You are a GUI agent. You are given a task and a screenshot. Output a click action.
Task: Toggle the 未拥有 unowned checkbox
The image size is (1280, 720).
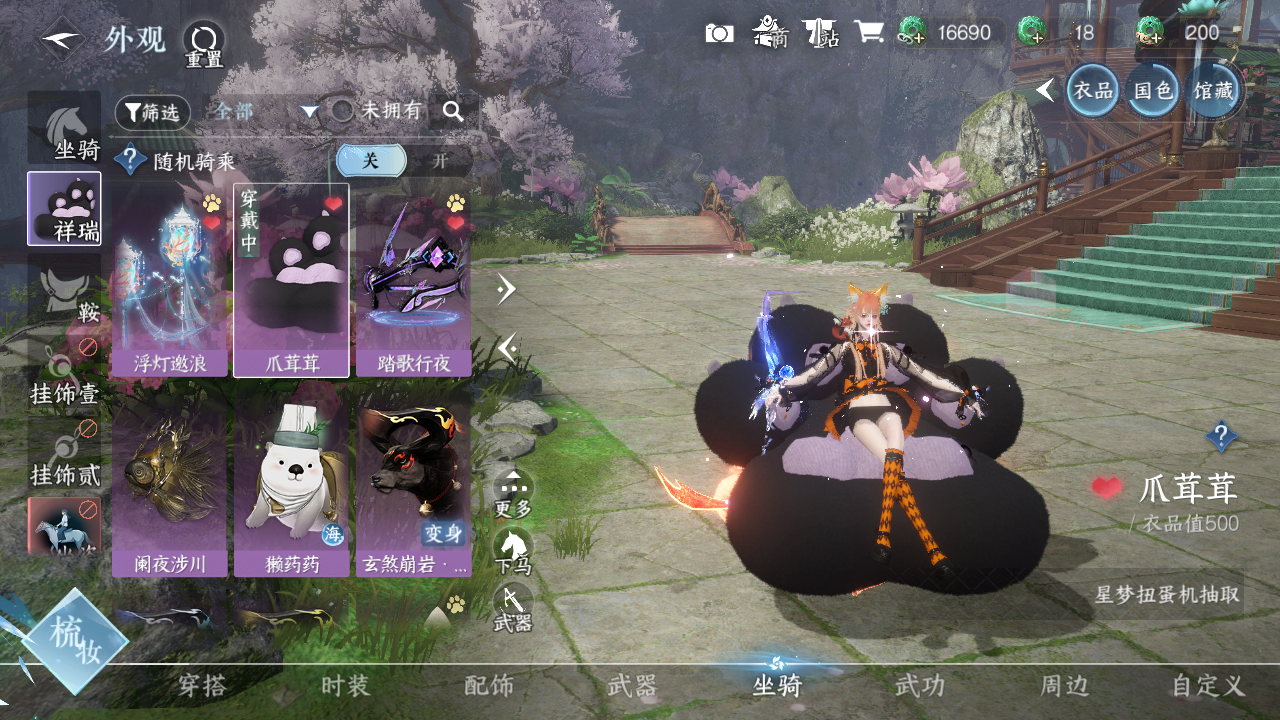point(343,111)
